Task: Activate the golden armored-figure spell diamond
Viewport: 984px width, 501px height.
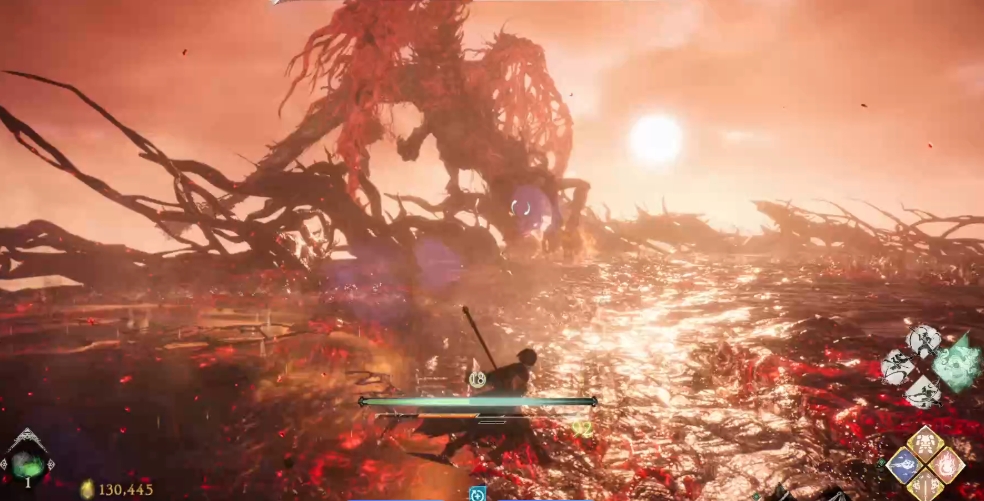Action: coord(925,444)
